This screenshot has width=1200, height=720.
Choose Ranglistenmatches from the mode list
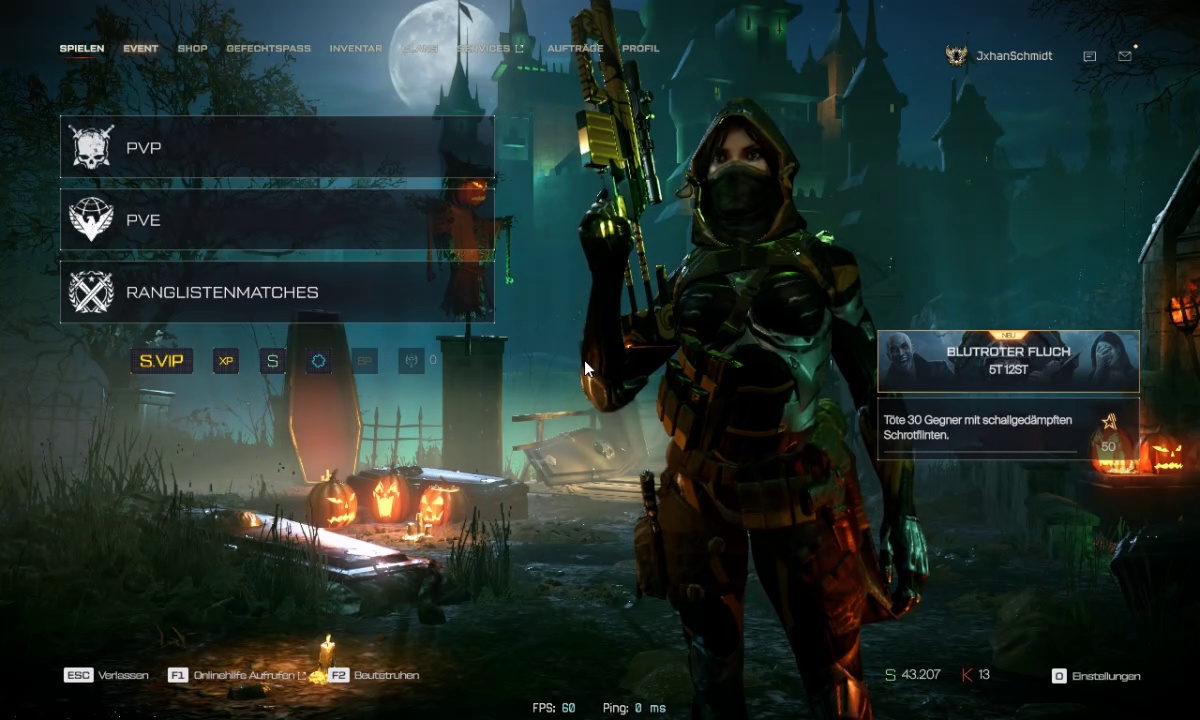pos(277,292)
